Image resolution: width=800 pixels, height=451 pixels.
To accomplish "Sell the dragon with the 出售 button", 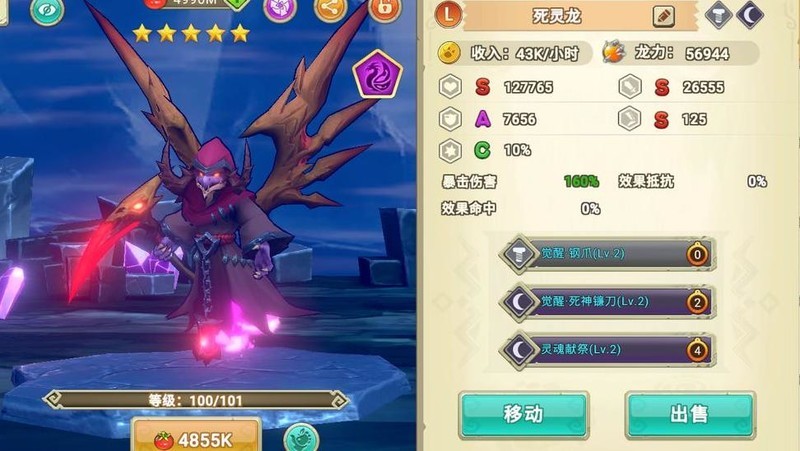I will coord(690,413).
